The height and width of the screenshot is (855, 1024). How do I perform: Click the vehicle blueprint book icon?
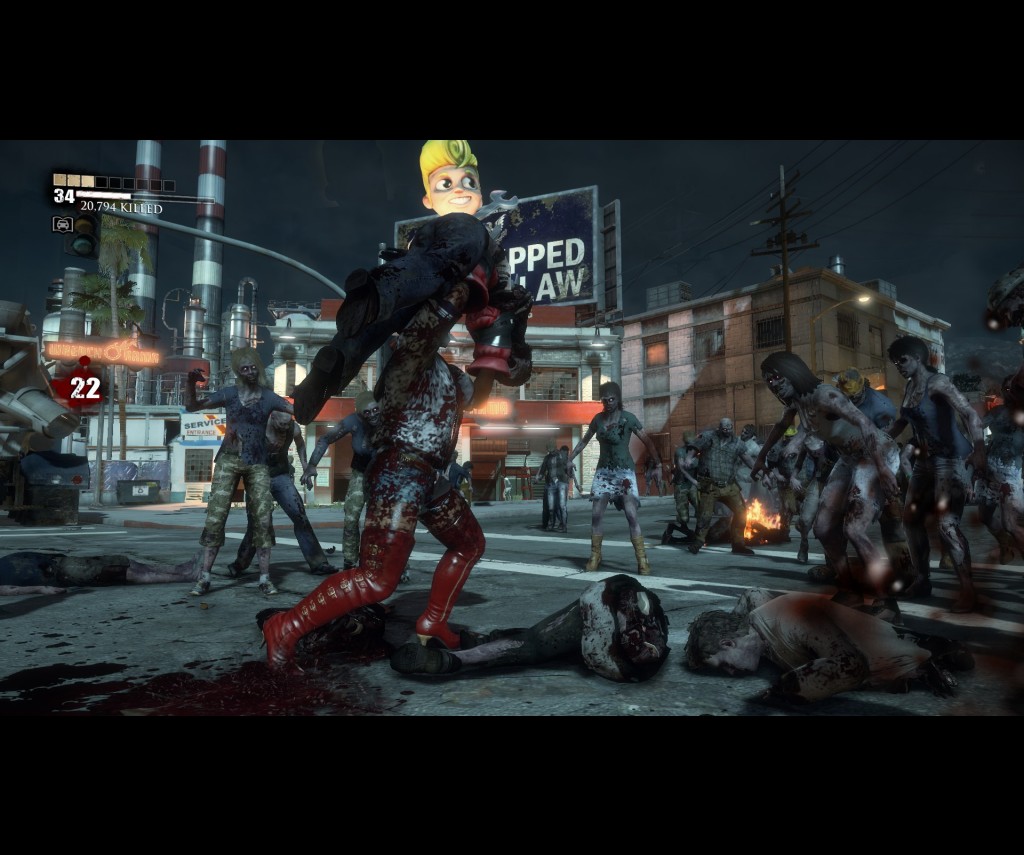62,224
